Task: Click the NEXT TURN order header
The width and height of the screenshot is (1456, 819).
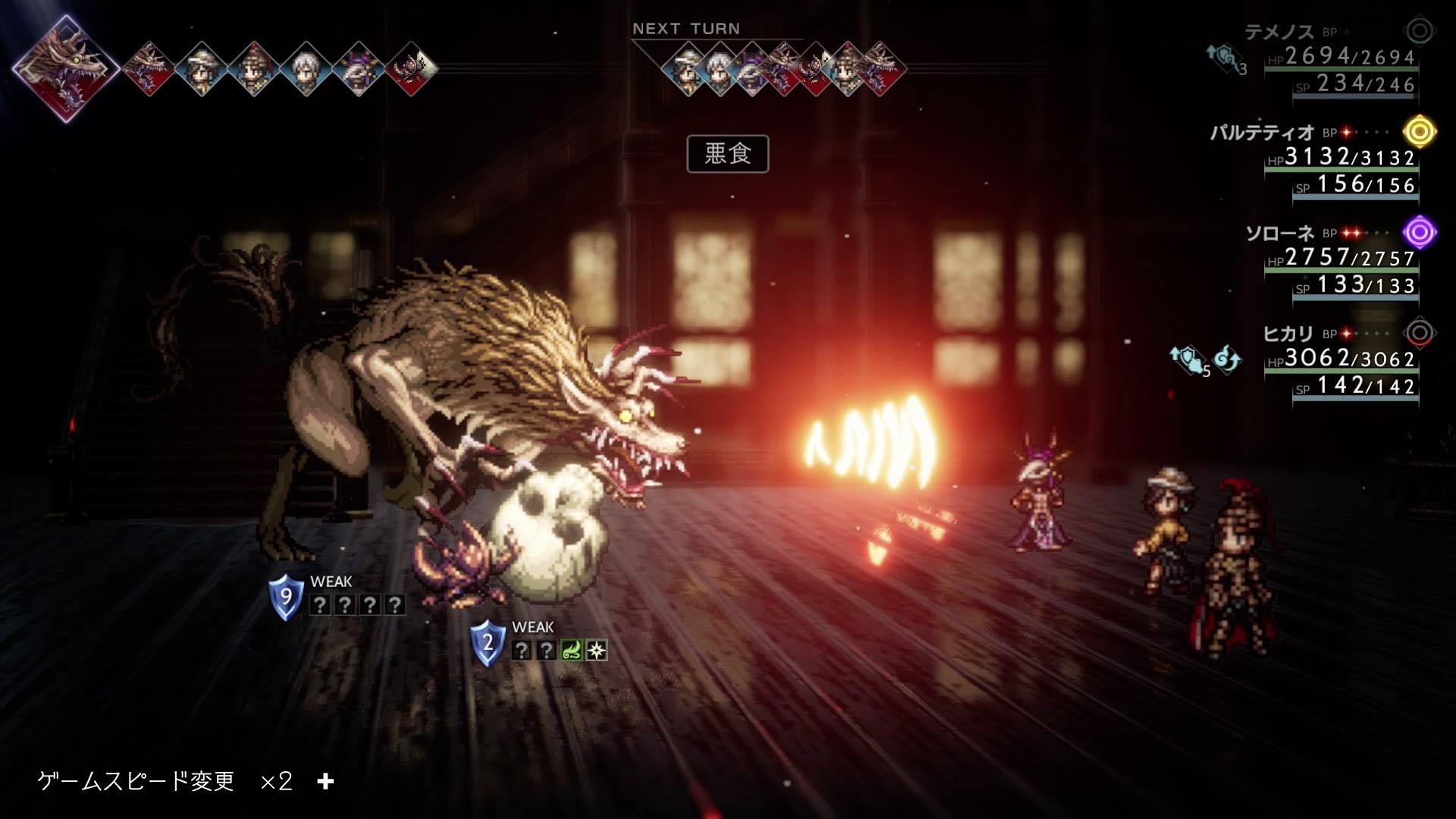Action: [686, 29]
